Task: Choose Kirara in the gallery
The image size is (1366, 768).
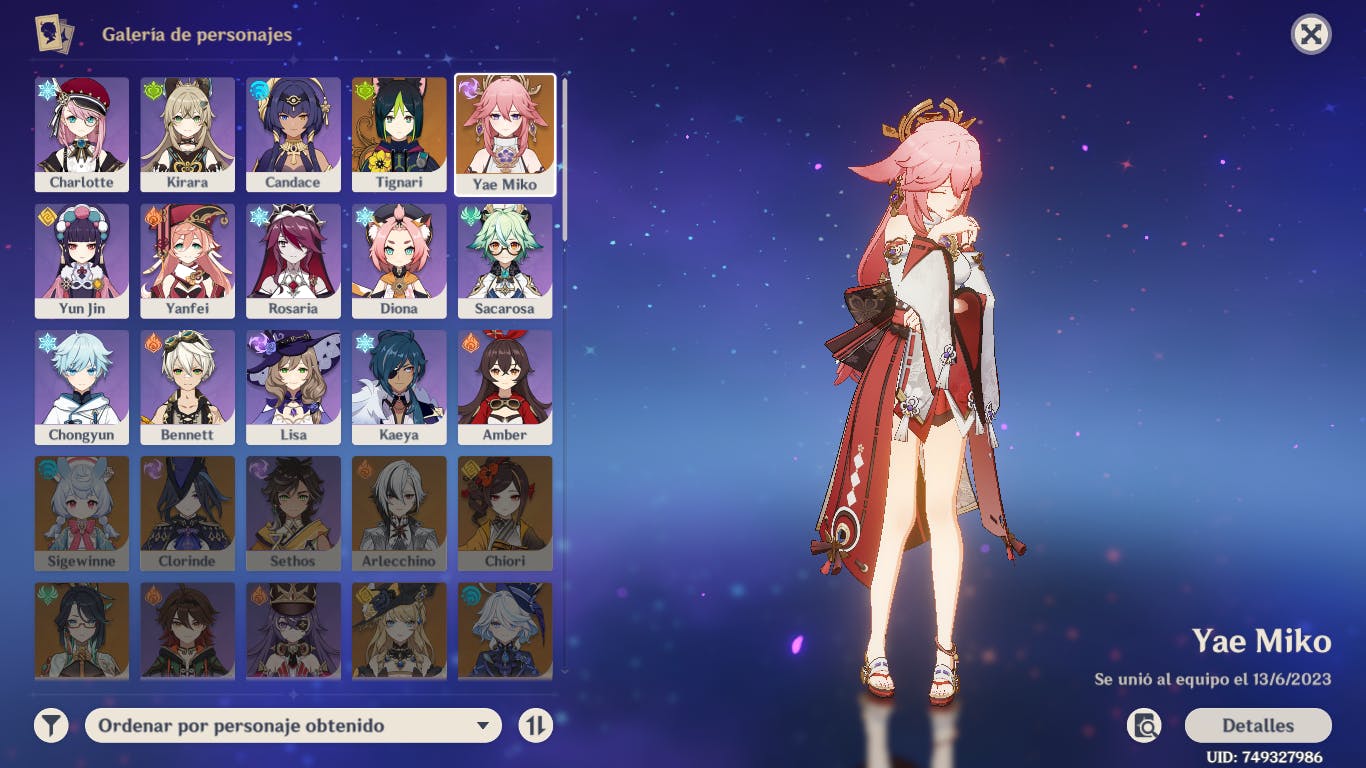Action: click(x=188, y=134)
